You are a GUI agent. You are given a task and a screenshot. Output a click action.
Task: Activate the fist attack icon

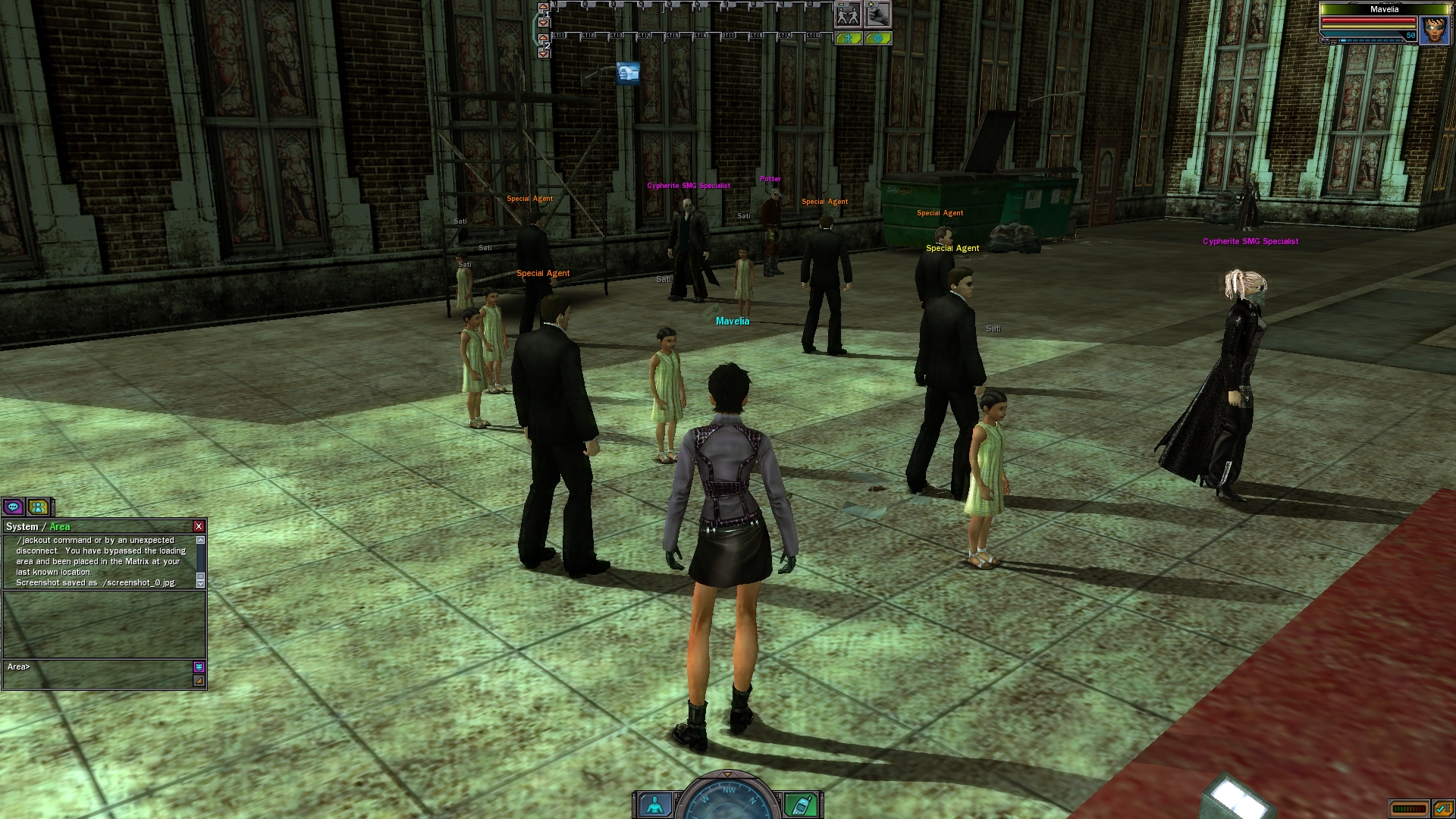pos(877,14)
